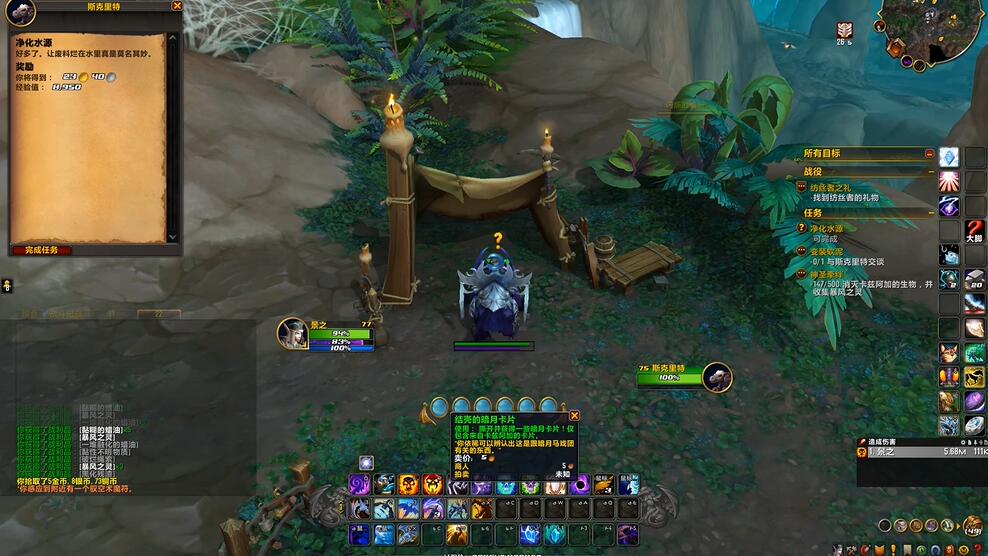Screen dimensions: 988x556
Task: Activate the flaming skull ability icon
Action: (x=408, y=485)
